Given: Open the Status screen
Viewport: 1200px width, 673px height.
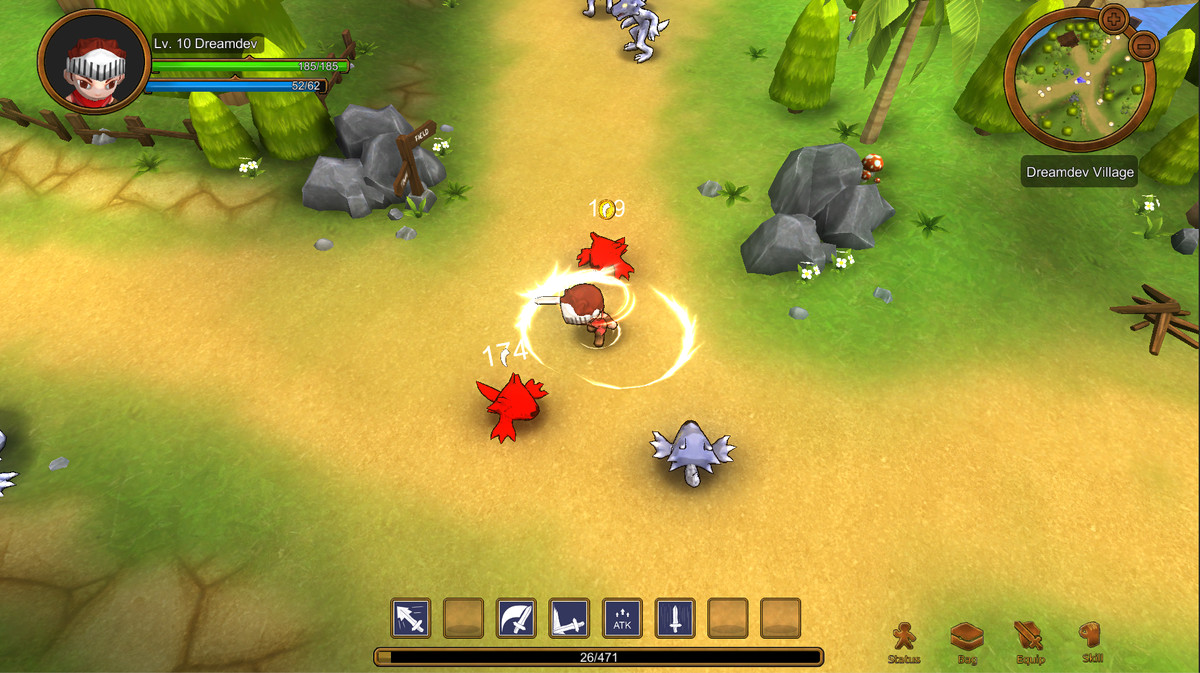Looking at the screenshot, I should (x=904, y=641).
